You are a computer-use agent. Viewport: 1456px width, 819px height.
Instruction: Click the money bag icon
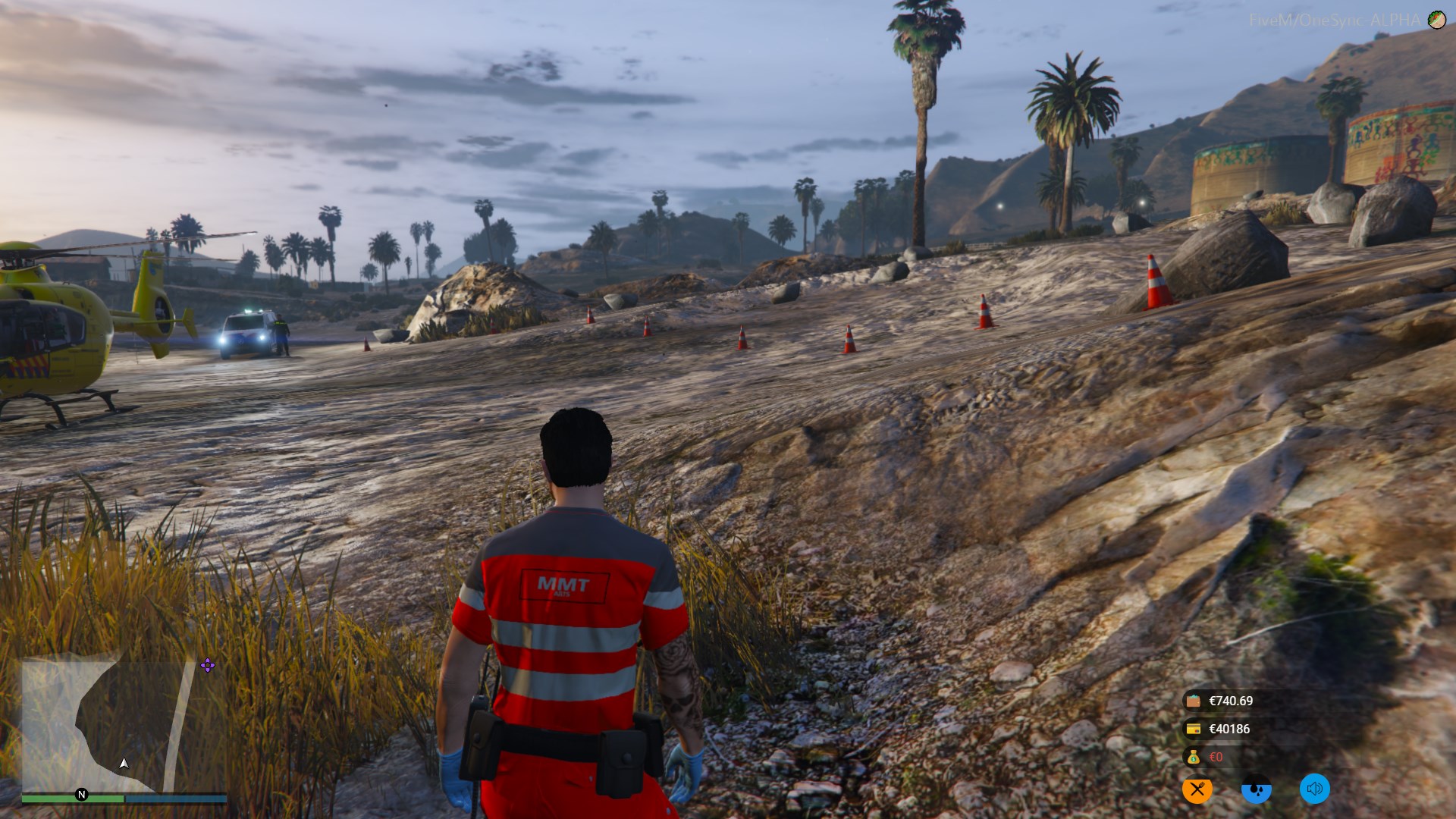click(x=1194, y=757)
